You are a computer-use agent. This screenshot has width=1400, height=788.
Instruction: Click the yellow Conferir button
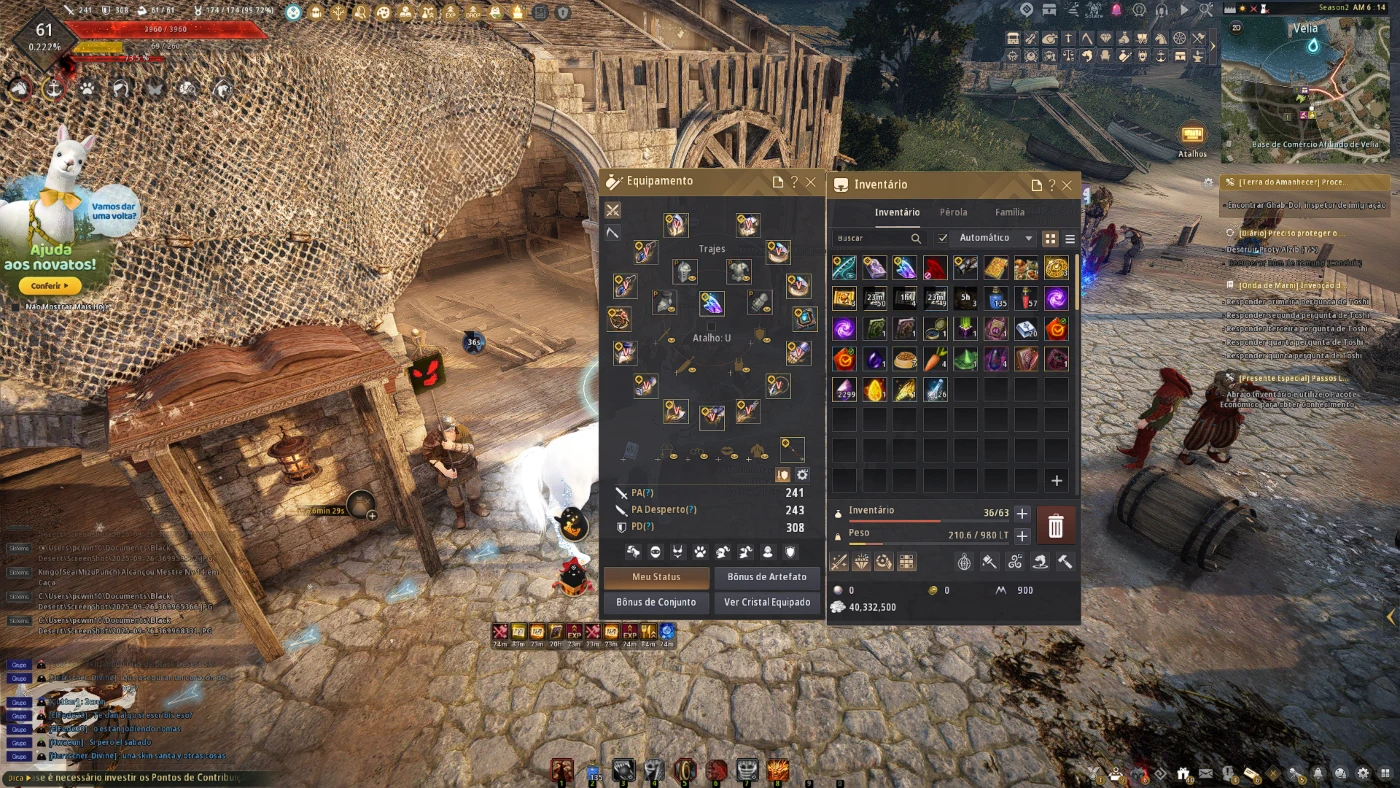click(49, 286)
